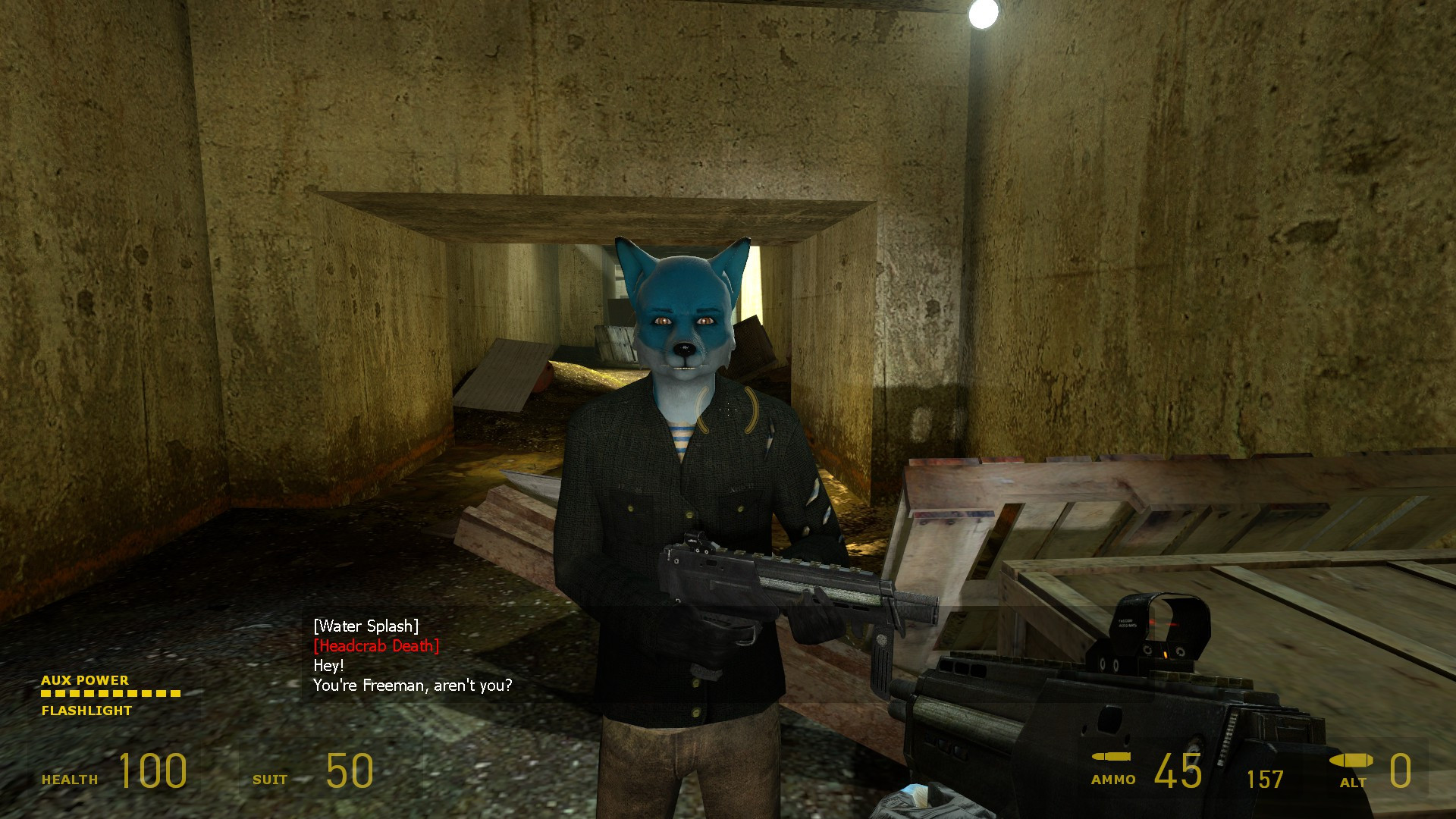Click the ceiling light in the tunnel

pyautogui.click(x=984, y=15)
